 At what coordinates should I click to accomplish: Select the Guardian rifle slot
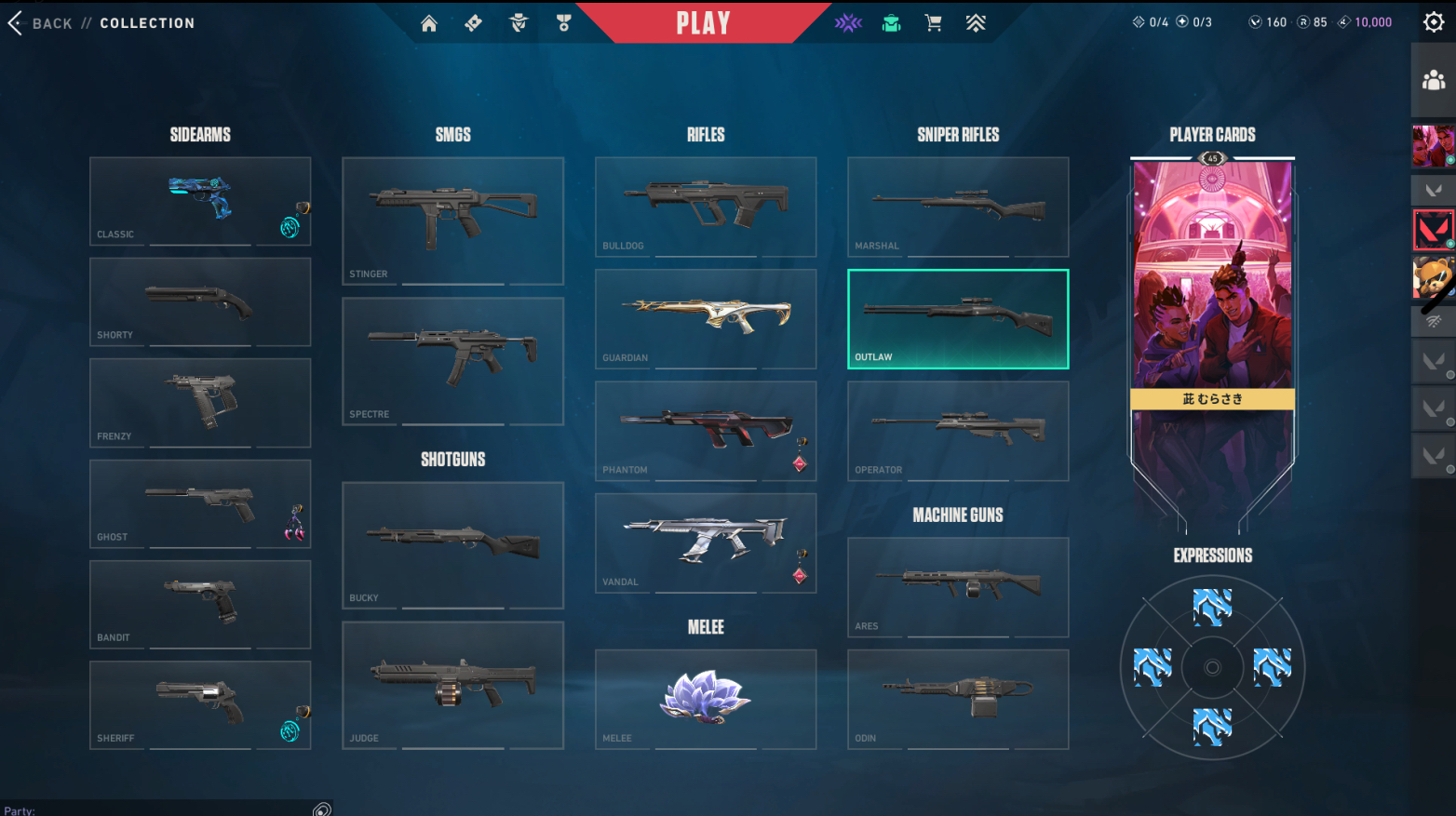pyautogui.click(x=706, y=318)
